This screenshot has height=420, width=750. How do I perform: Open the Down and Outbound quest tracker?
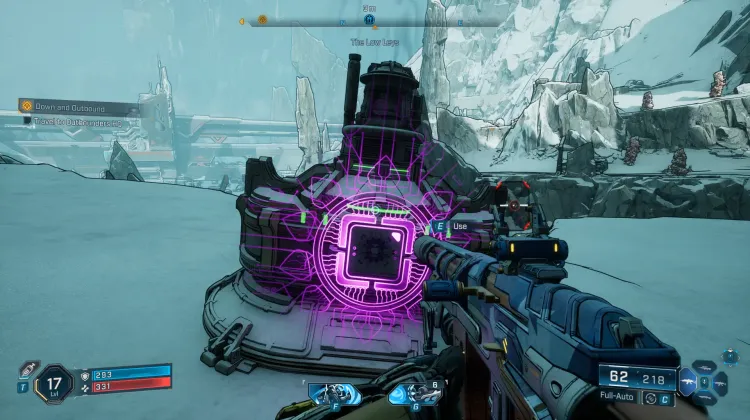point(75,105)
